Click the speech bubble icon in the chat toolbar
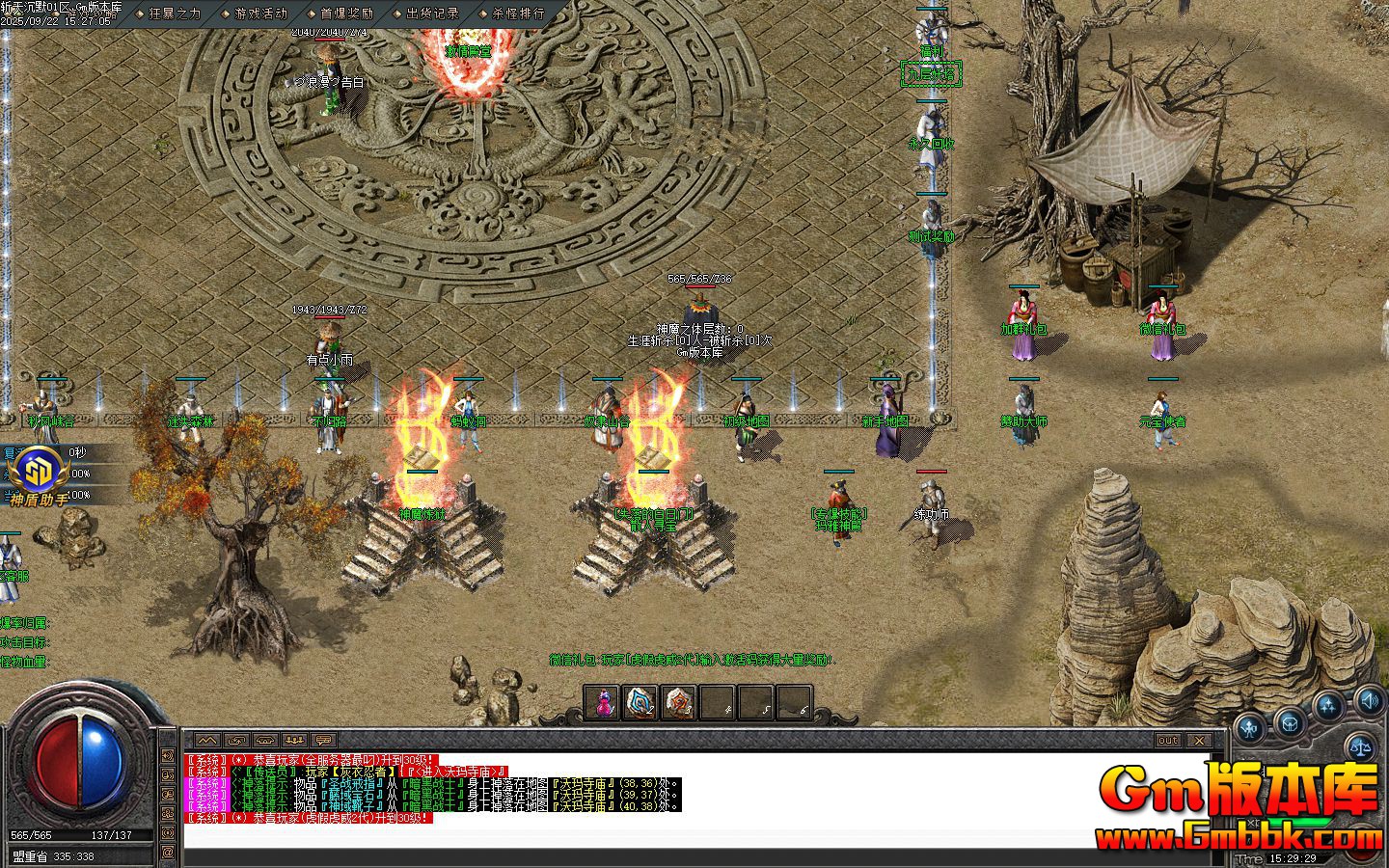Viewport: 1389px width, 868px height. (x=322, y=739)
